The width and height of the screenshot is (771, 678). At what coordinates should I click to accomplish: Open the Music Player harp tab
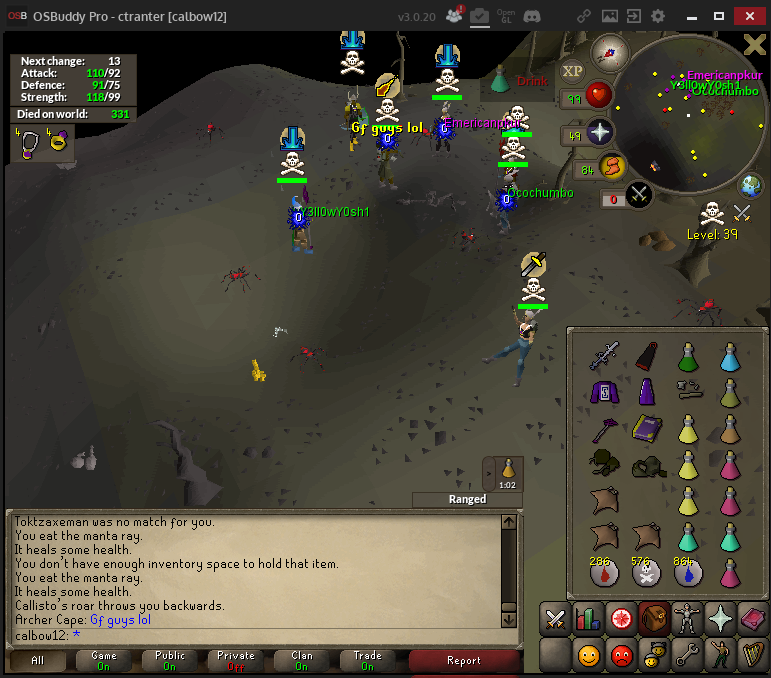753,656
